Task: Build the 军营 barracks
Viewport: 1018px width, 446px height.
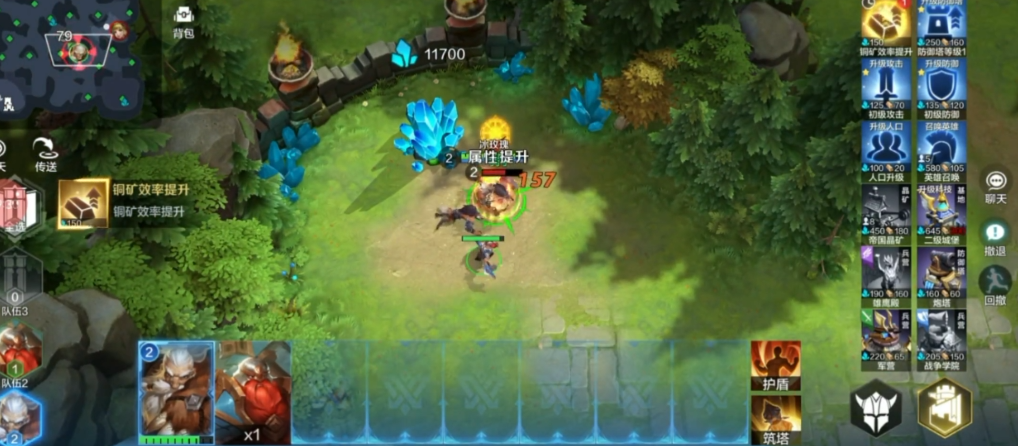Action: coord(883,333)
